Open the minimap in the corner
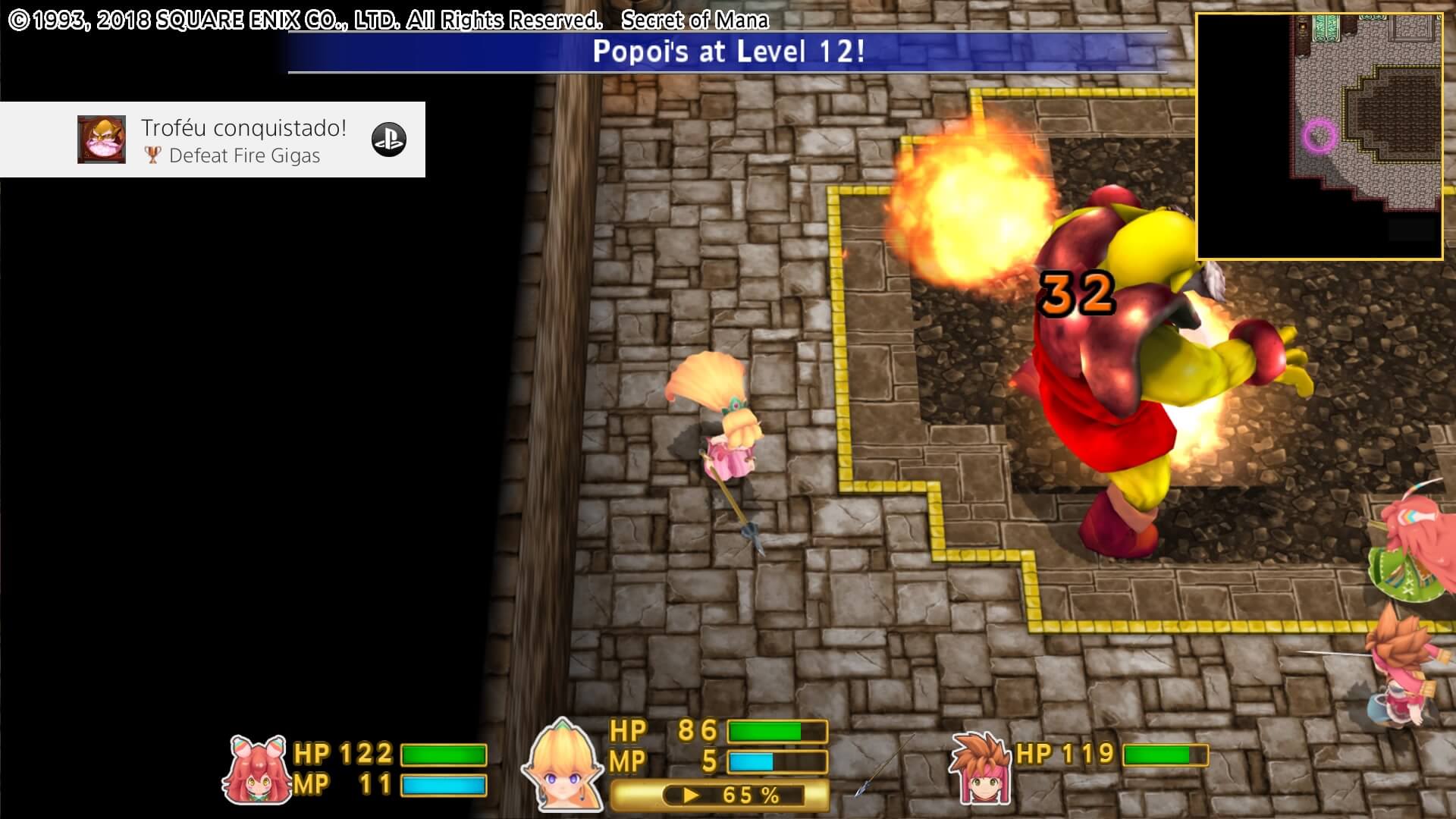The image size is (1456, 819). [1319, 136]
